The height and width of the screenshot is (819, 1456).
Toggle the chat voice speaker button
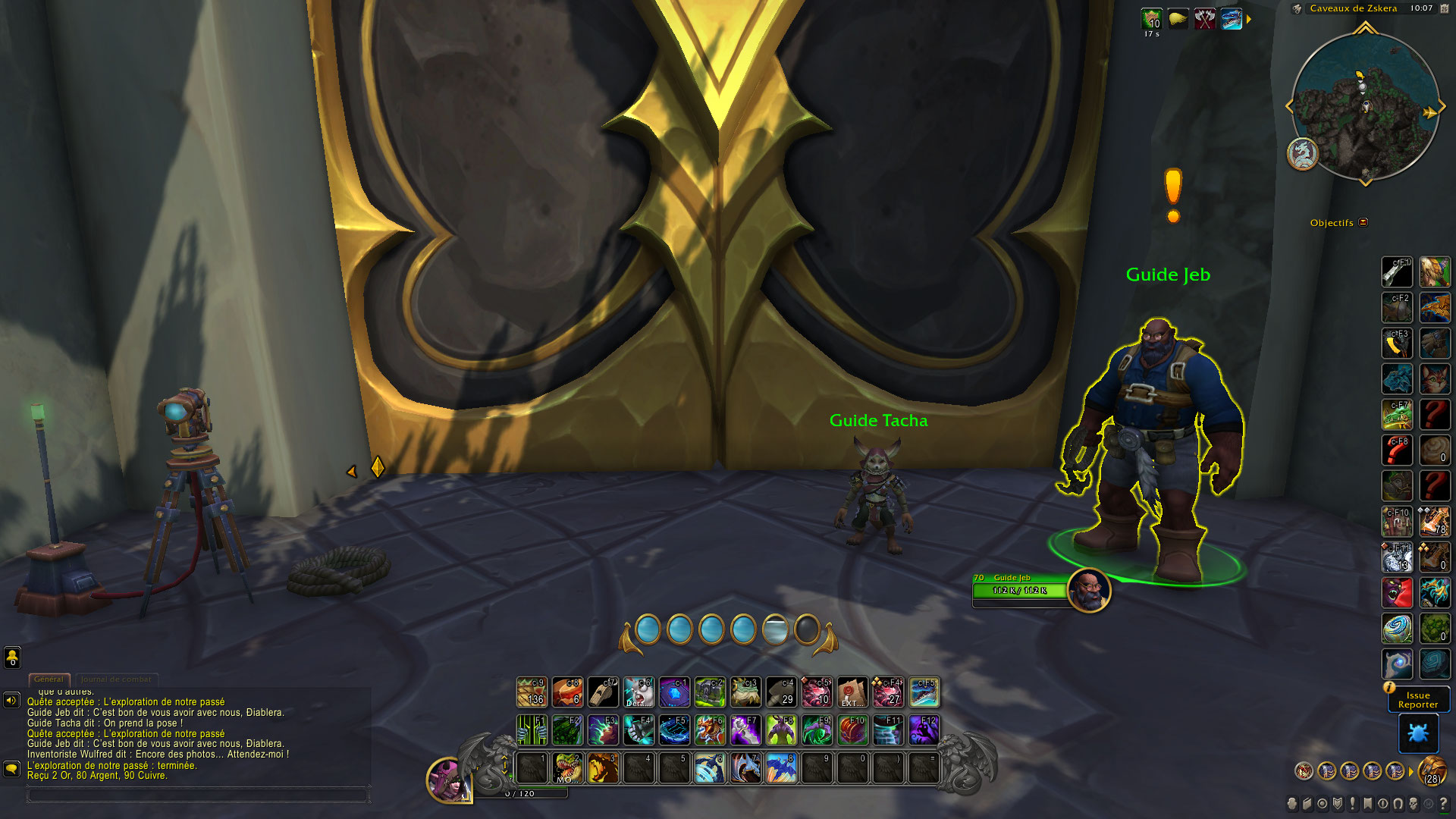[x=11, y=700]
